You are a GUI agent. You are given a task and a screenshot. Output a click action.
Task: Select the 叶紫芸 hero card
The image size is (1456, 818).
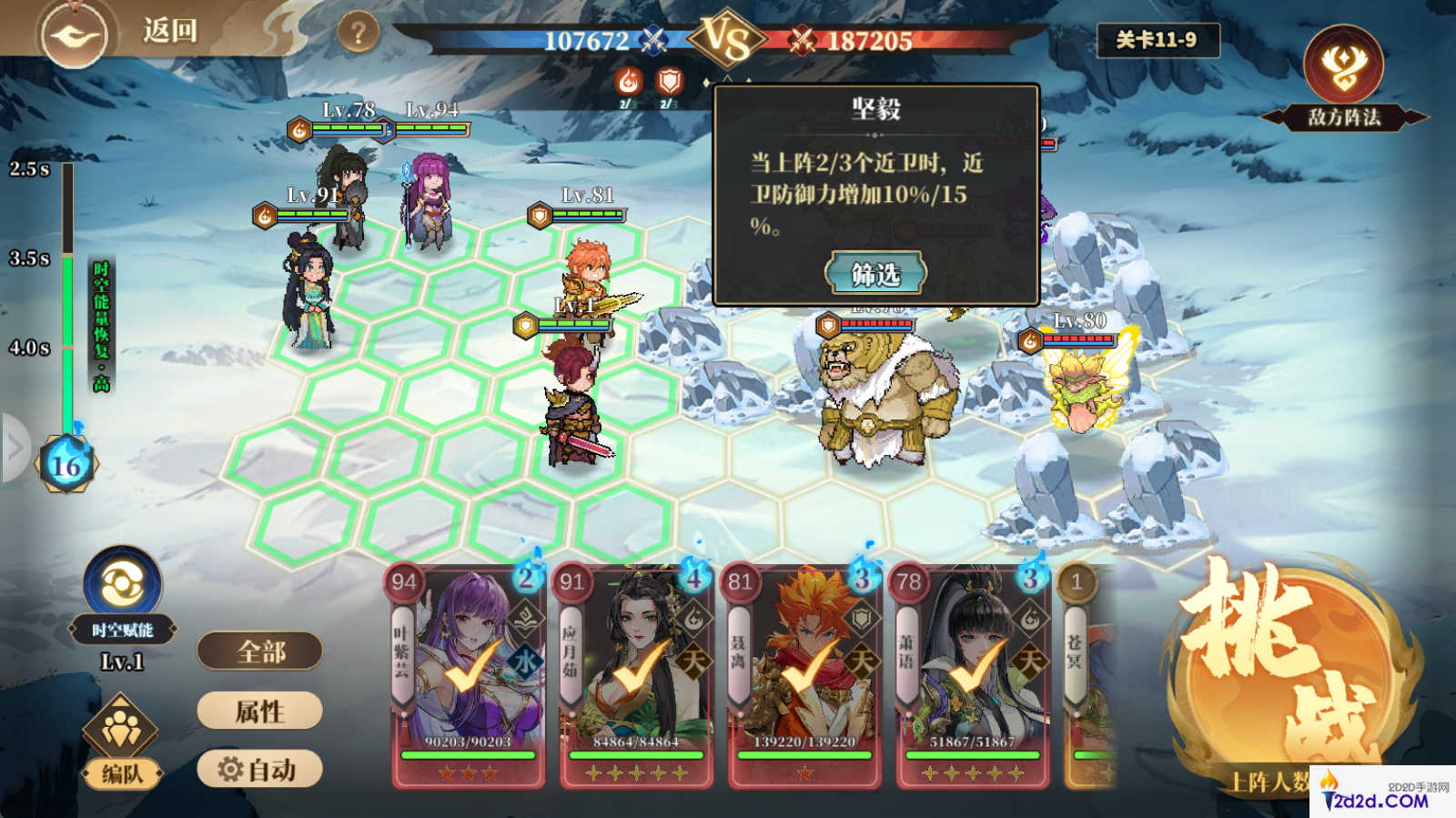click(469, 675)
